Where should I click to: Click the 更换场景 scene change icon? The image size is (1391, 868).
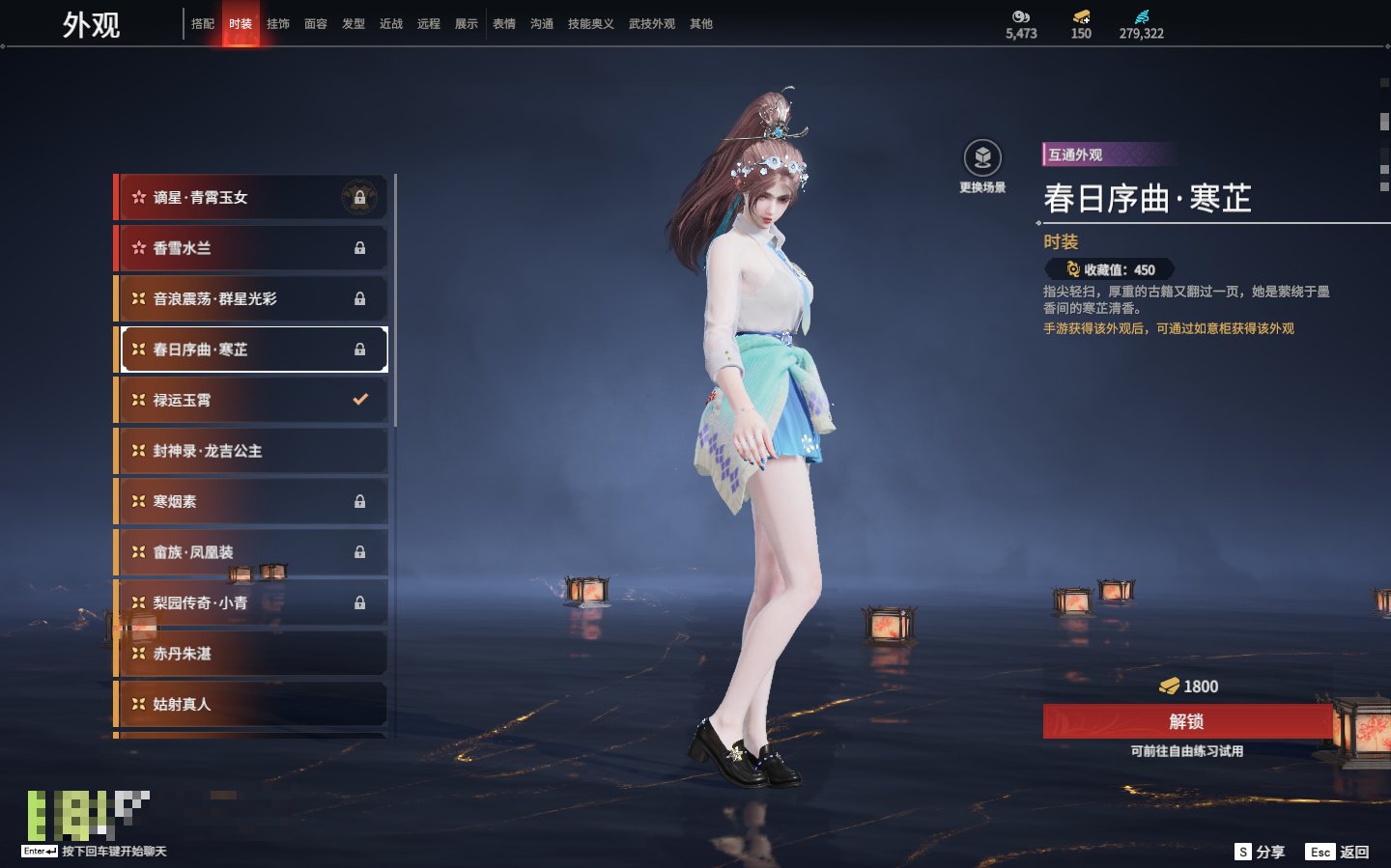982,158
